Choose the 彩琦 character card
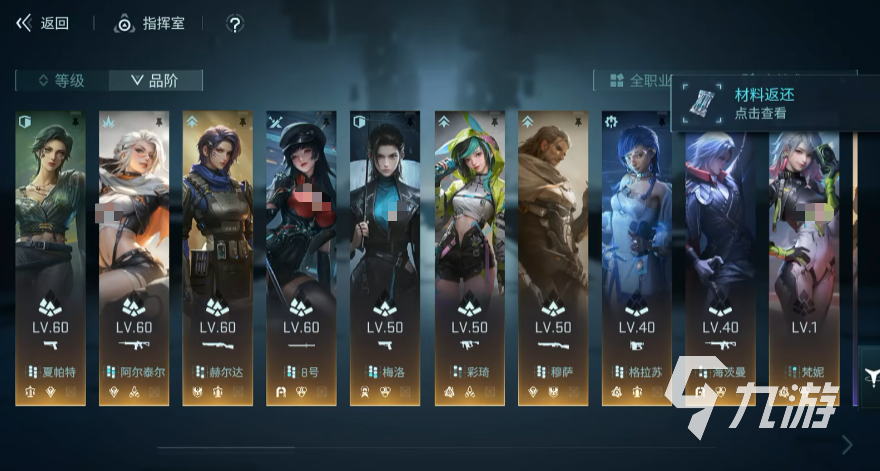 click(x=469, y=258)
